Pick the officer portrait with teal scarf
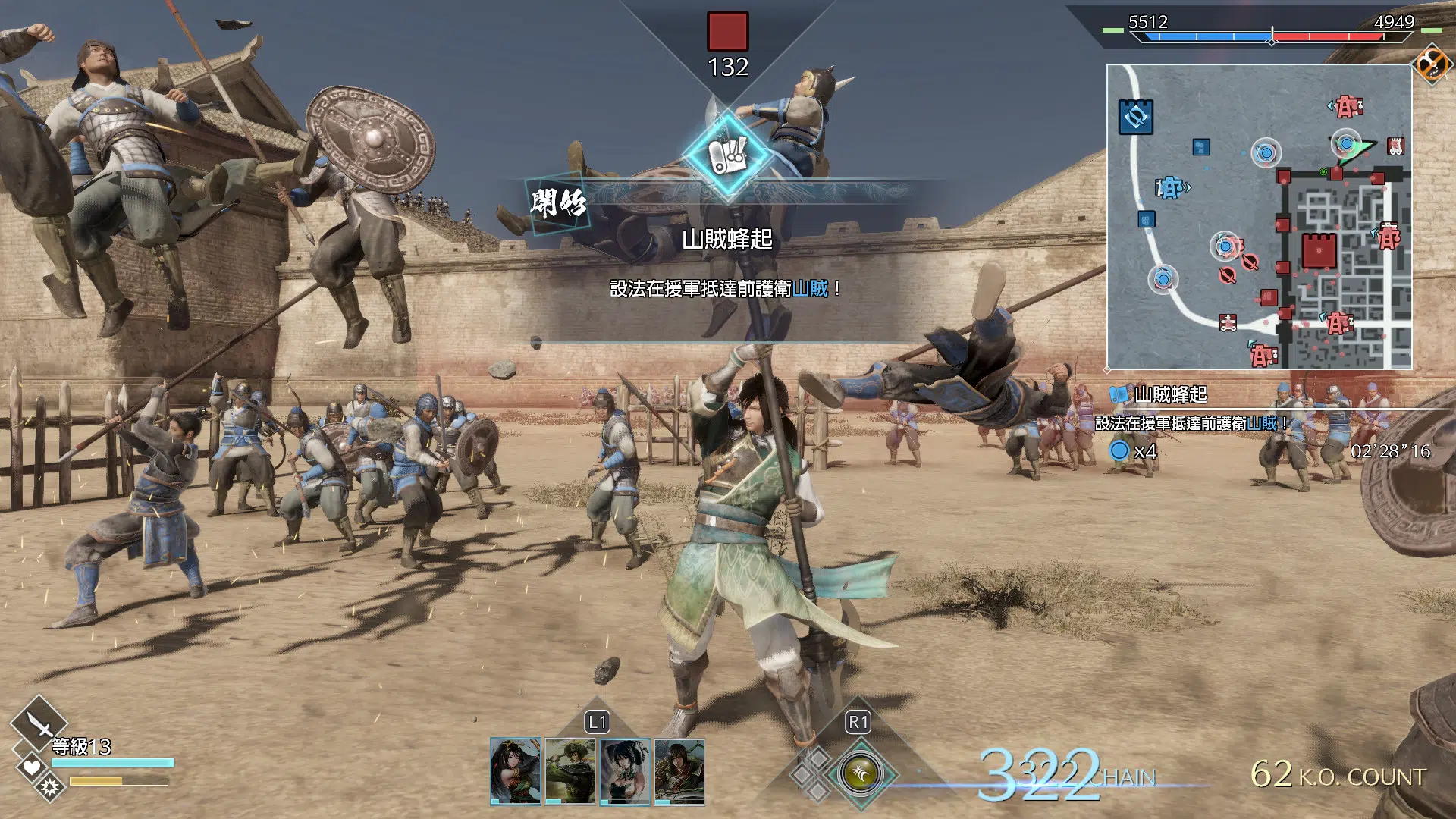 (625, 770)
